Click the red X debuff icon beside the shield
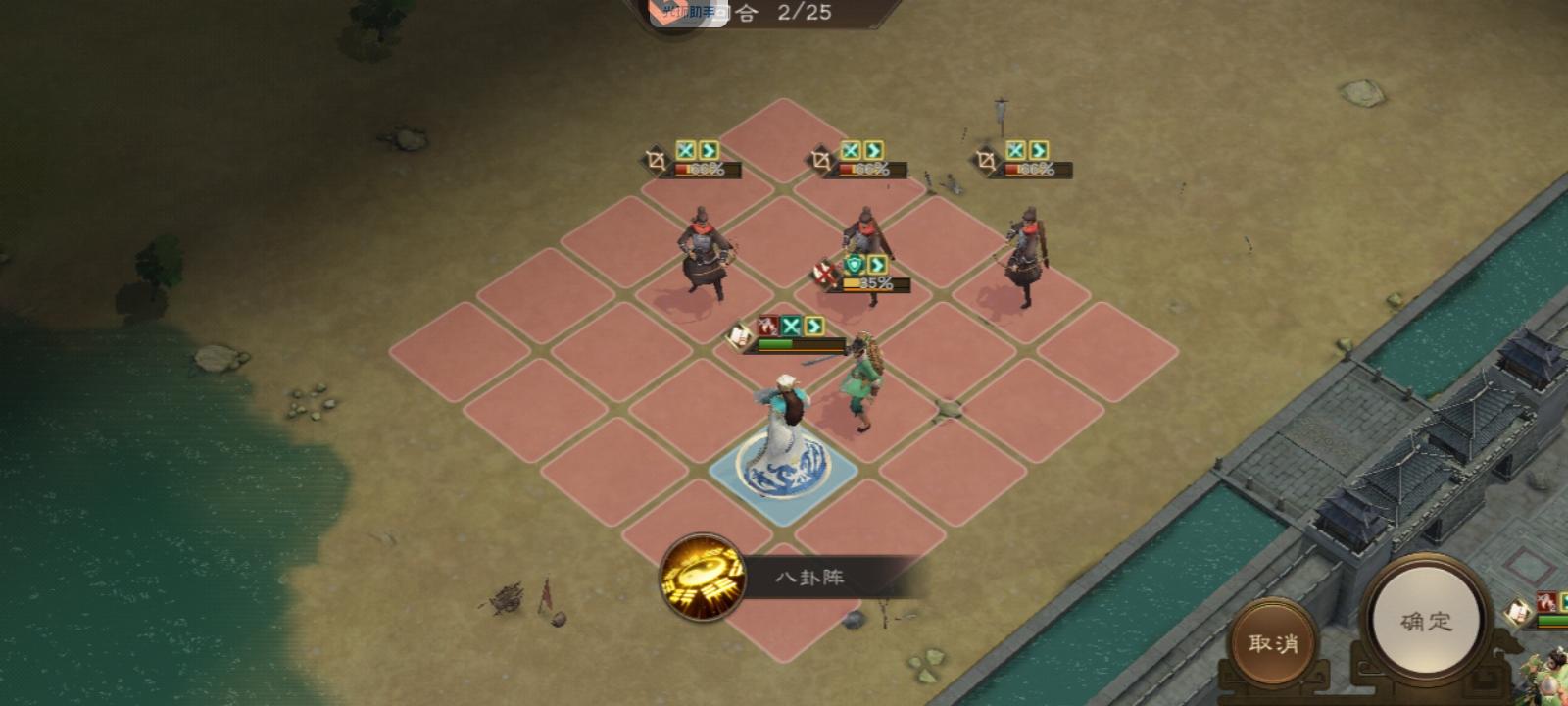 pos(823,272)
